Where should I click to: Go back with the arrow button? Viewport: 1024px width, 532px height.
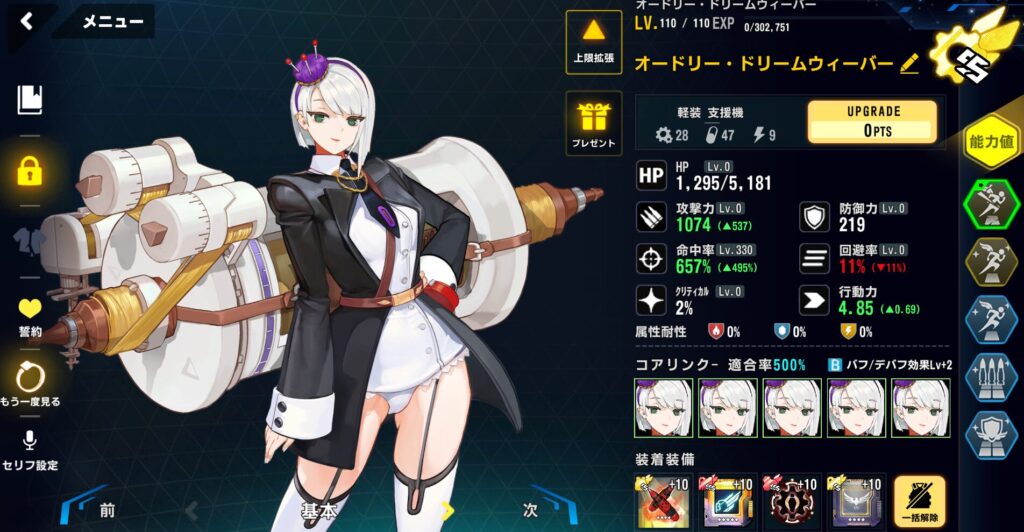[x=26, y=21]
